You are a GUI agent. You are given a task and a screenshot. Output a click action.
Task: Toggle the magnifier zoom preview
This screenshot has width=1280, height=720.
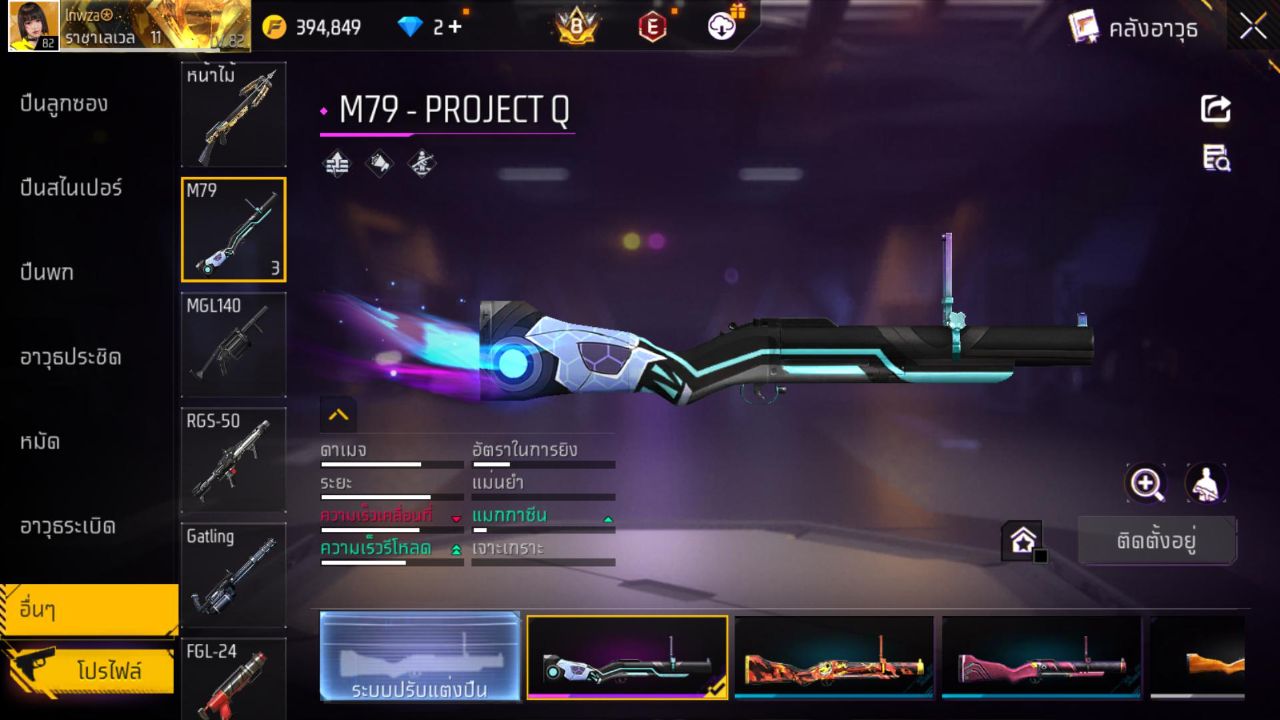(1146, 483)
